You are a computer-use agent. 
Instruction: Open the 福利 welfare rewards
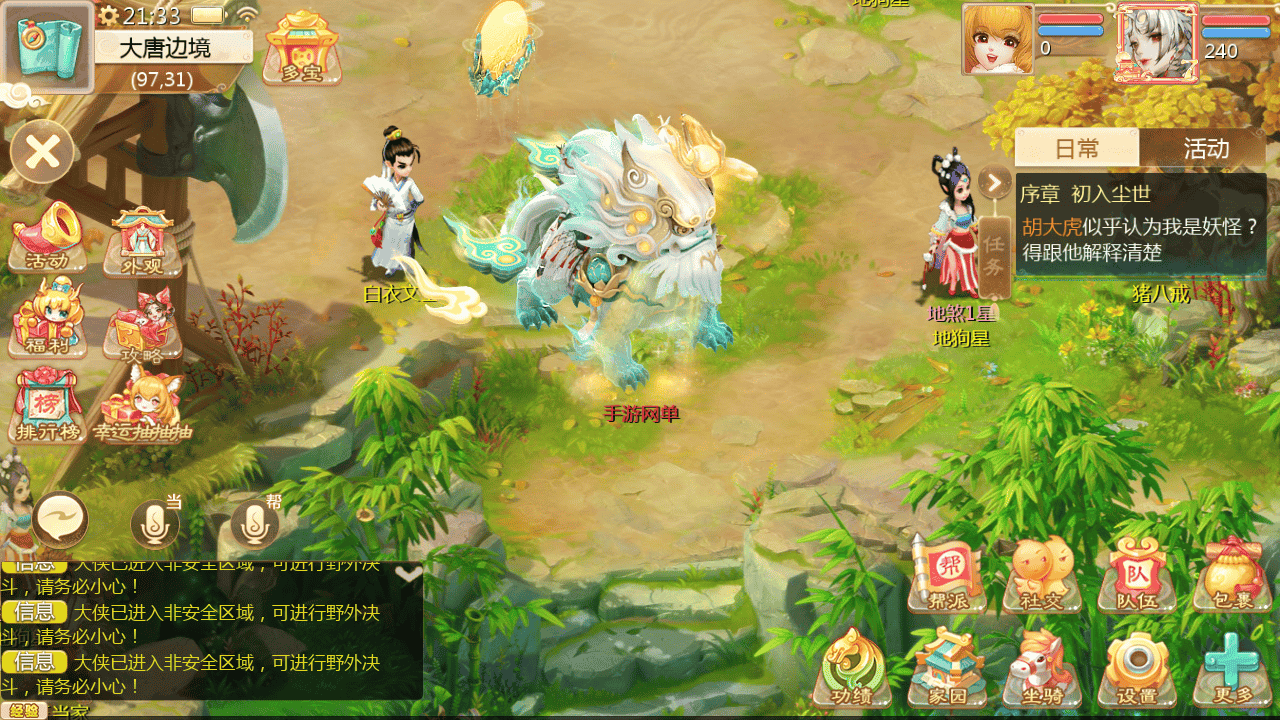[47, 320]
